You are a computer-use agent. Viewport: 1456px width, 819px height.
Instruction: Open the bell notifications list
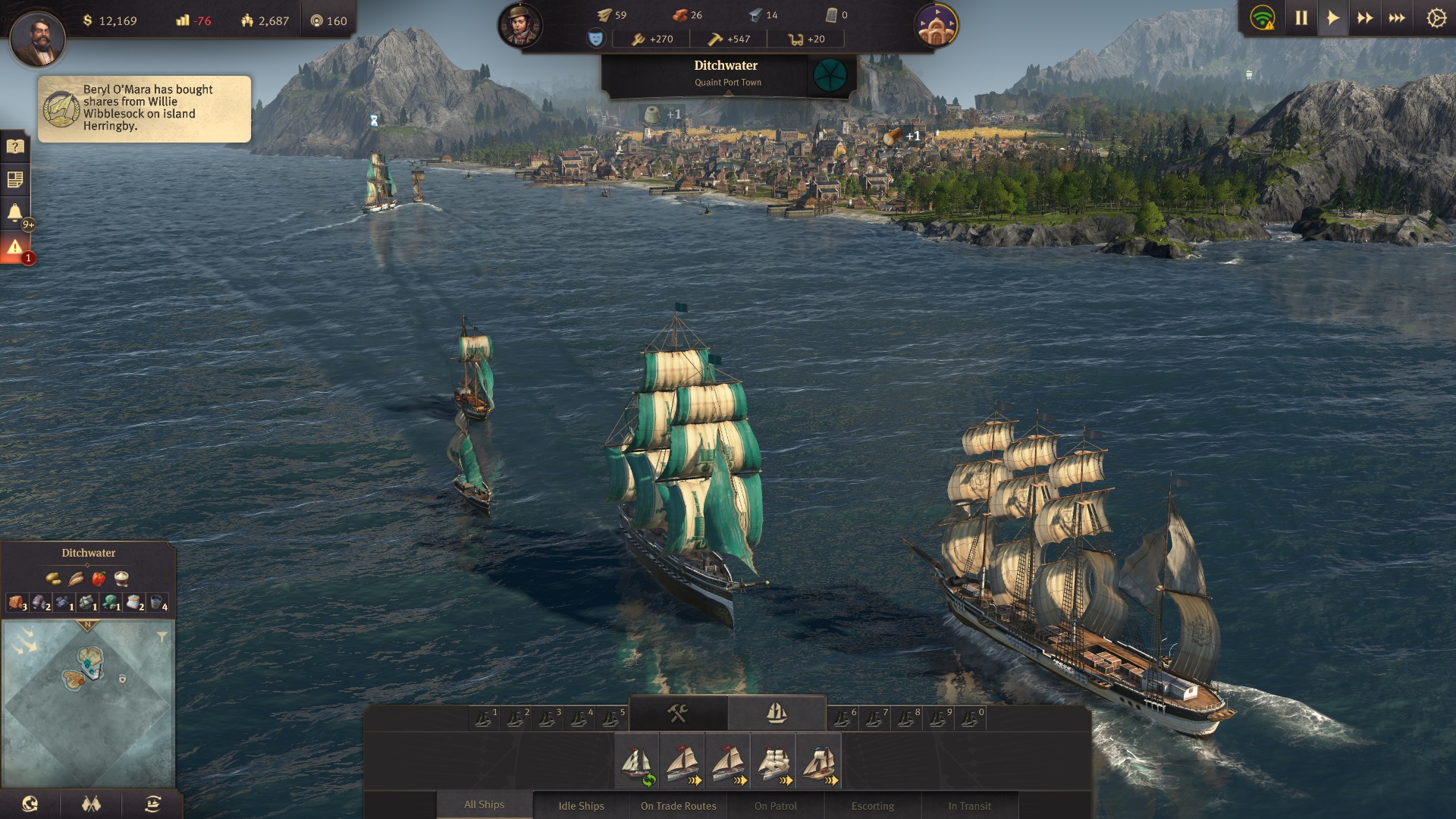coord(15,212)
